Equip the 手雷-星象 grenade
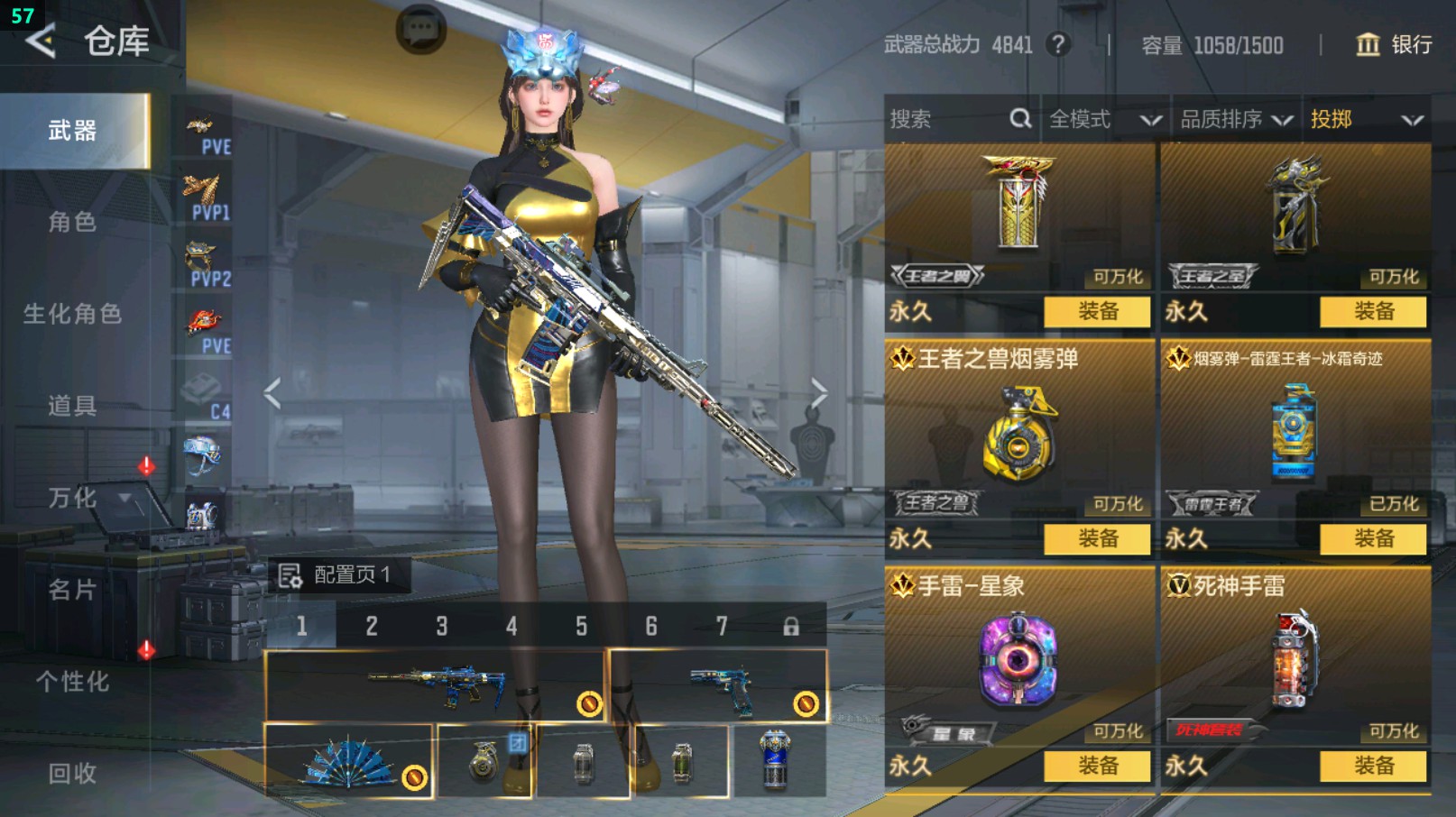1456x817 pixels. pyautogui.click(x=1095, y=768)
